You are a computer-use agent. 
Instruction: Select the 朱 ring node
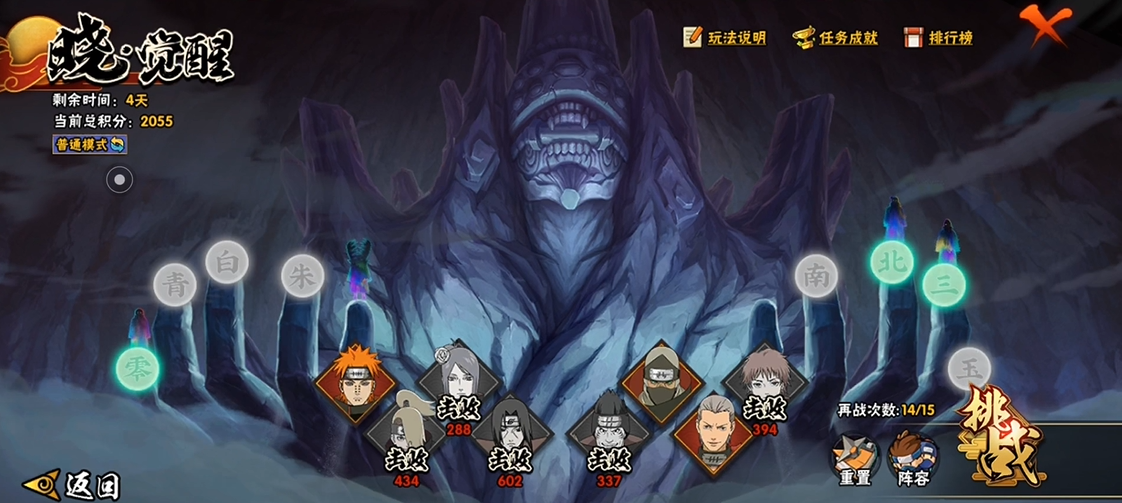click(x=301, y=275)
